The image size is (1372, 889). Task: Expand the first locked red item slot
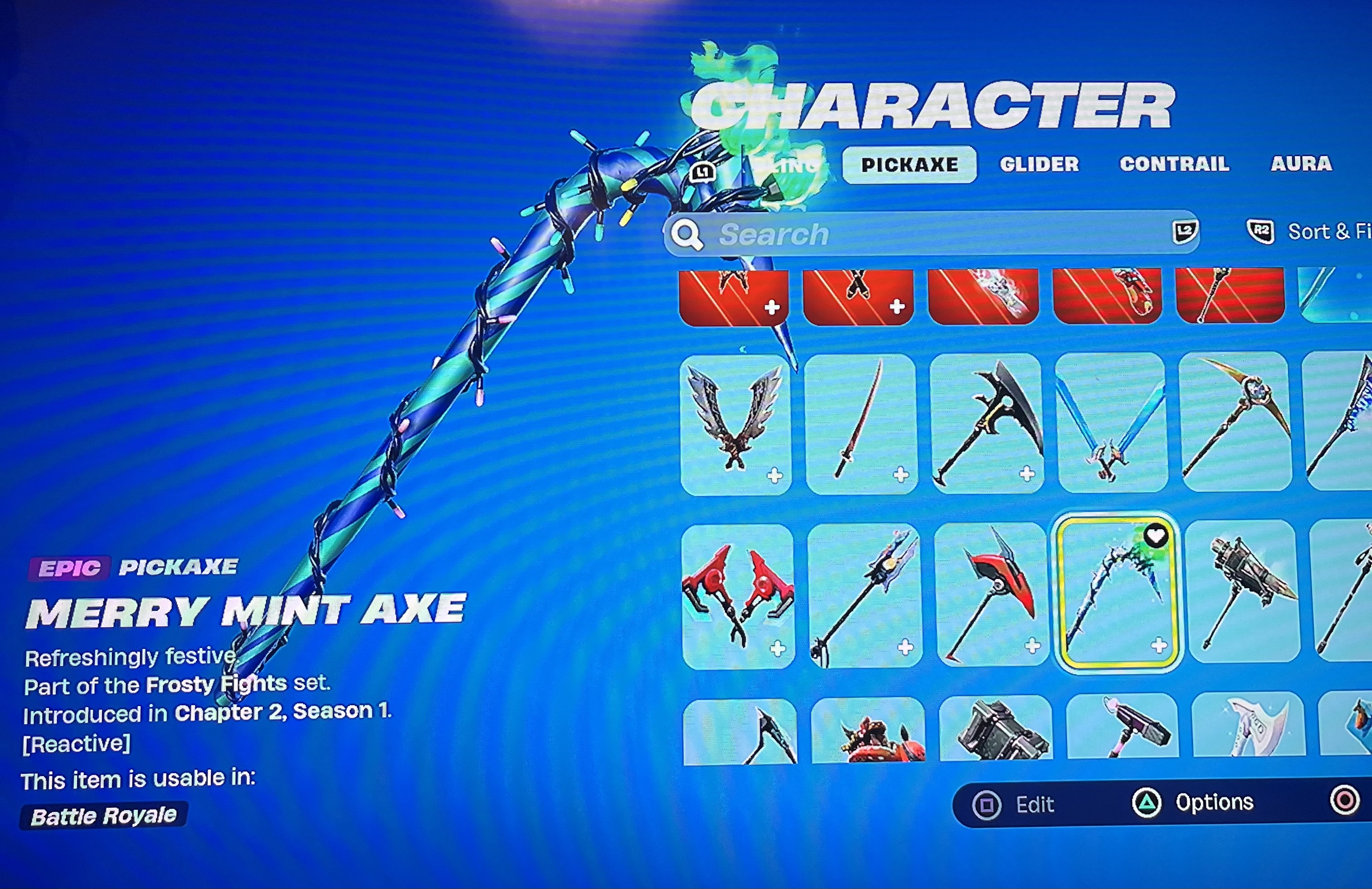click(771, 309)
